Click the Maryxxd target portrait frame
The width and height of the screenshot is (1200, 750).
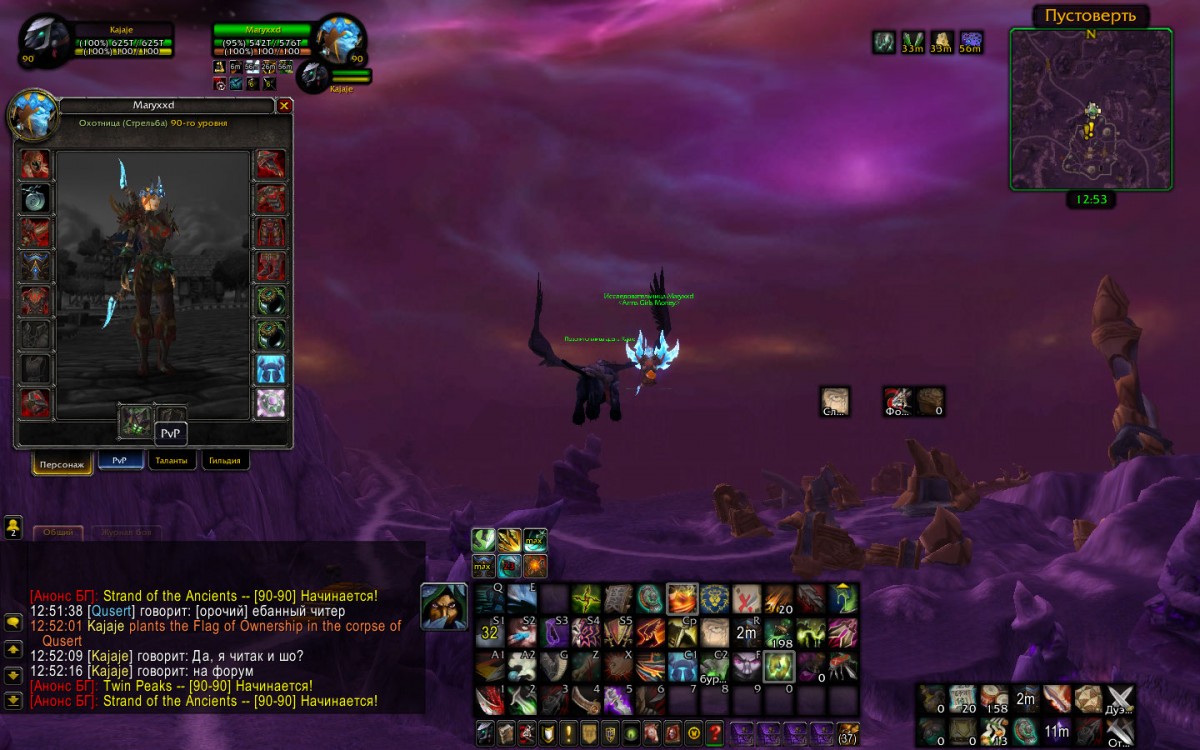pos(339,40)
